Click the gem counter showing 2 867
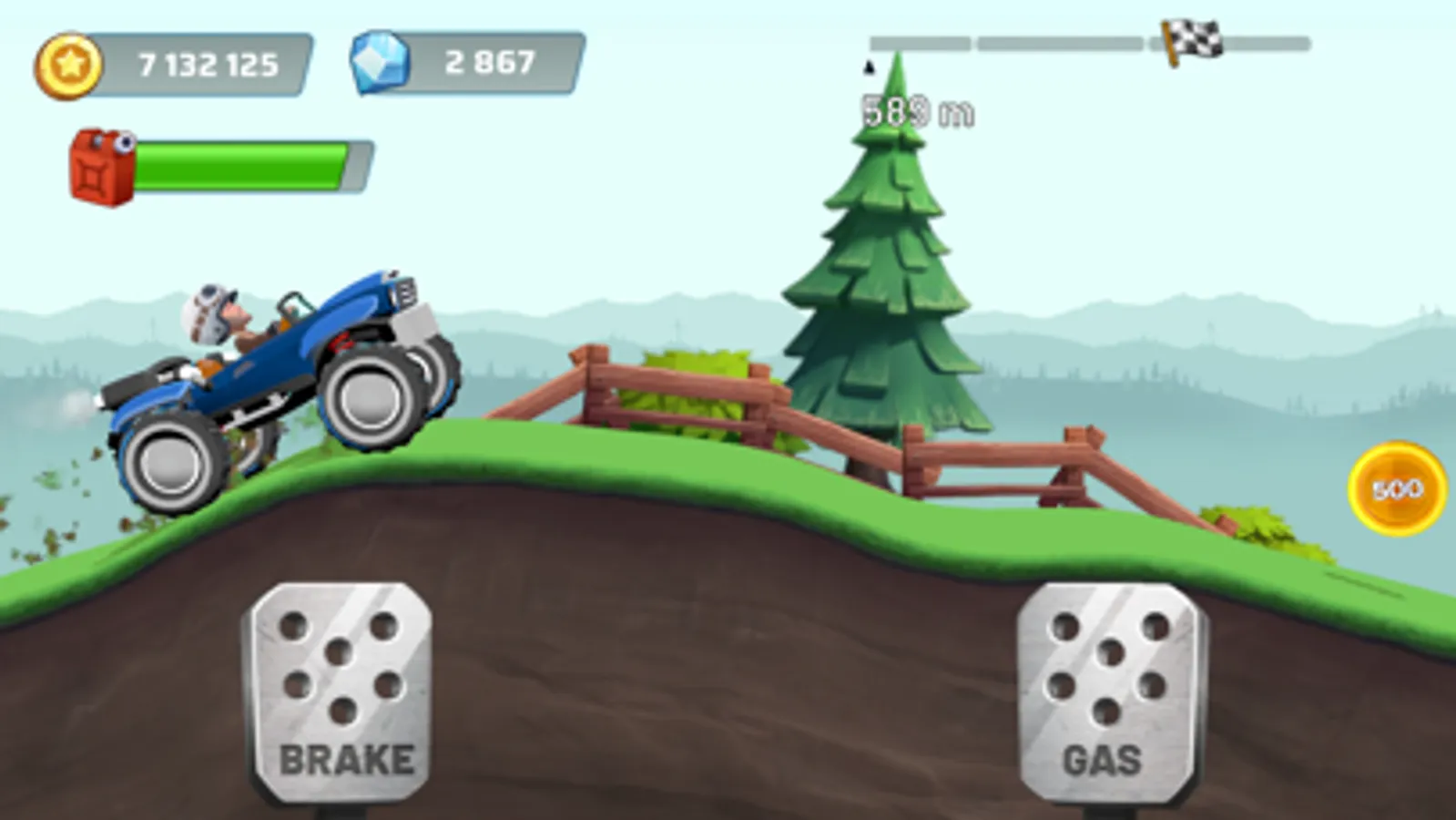This screenshot has height=820, width=1456. click(x=487, y=60)
